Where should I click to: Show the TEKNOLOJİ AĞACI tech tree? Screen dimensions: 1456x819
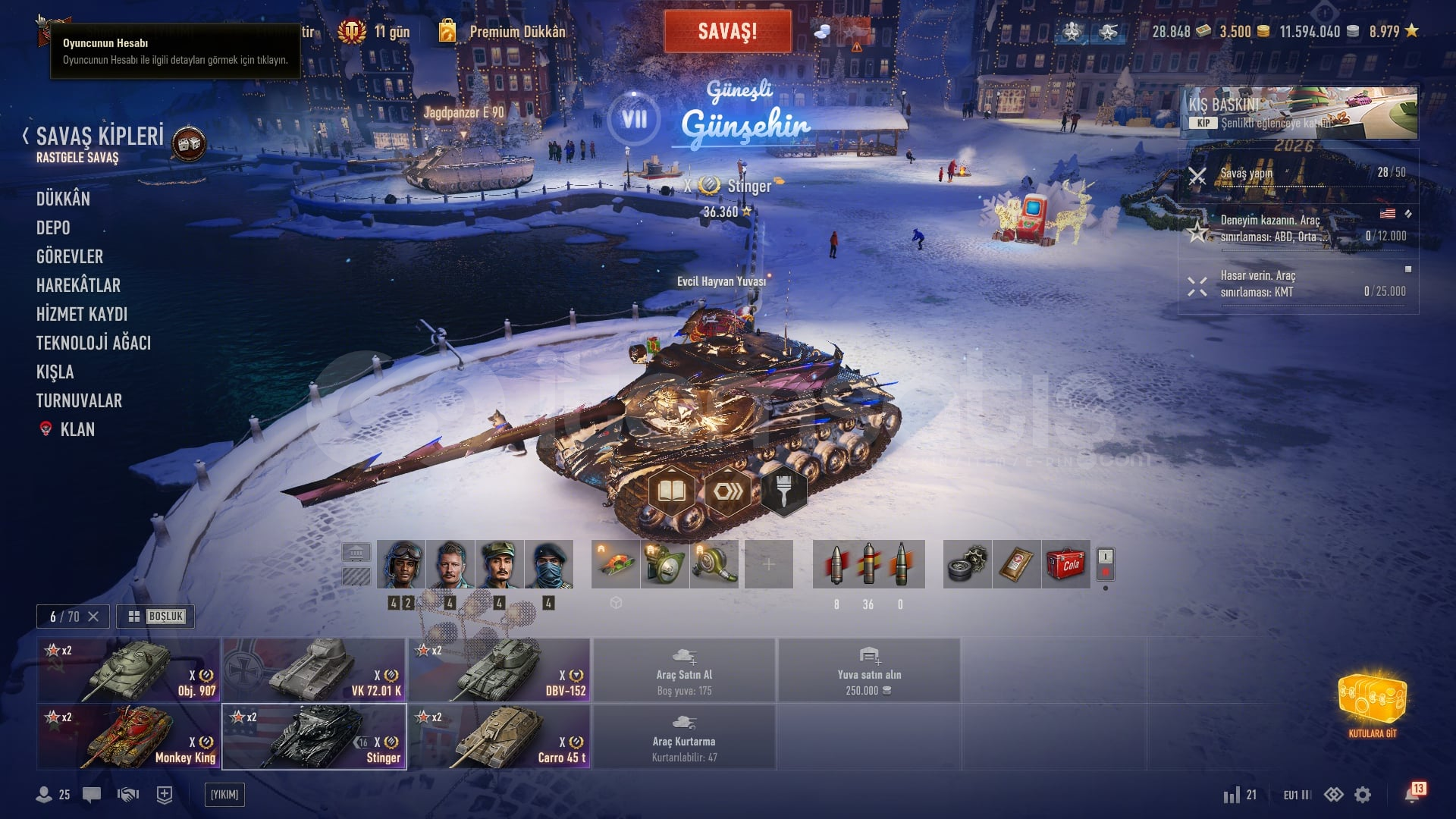93,343
